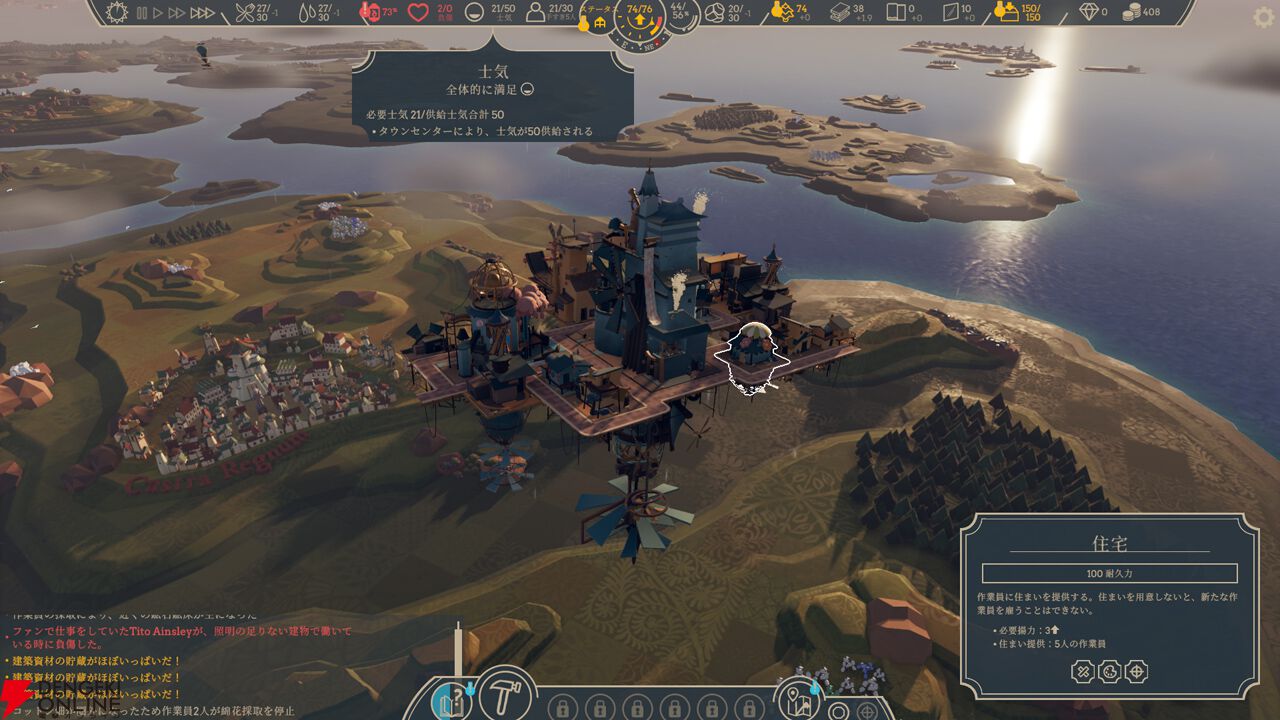Select the food fork-and-knife icon
Viewport: 1280px width, 720px height.
point(245,13)
